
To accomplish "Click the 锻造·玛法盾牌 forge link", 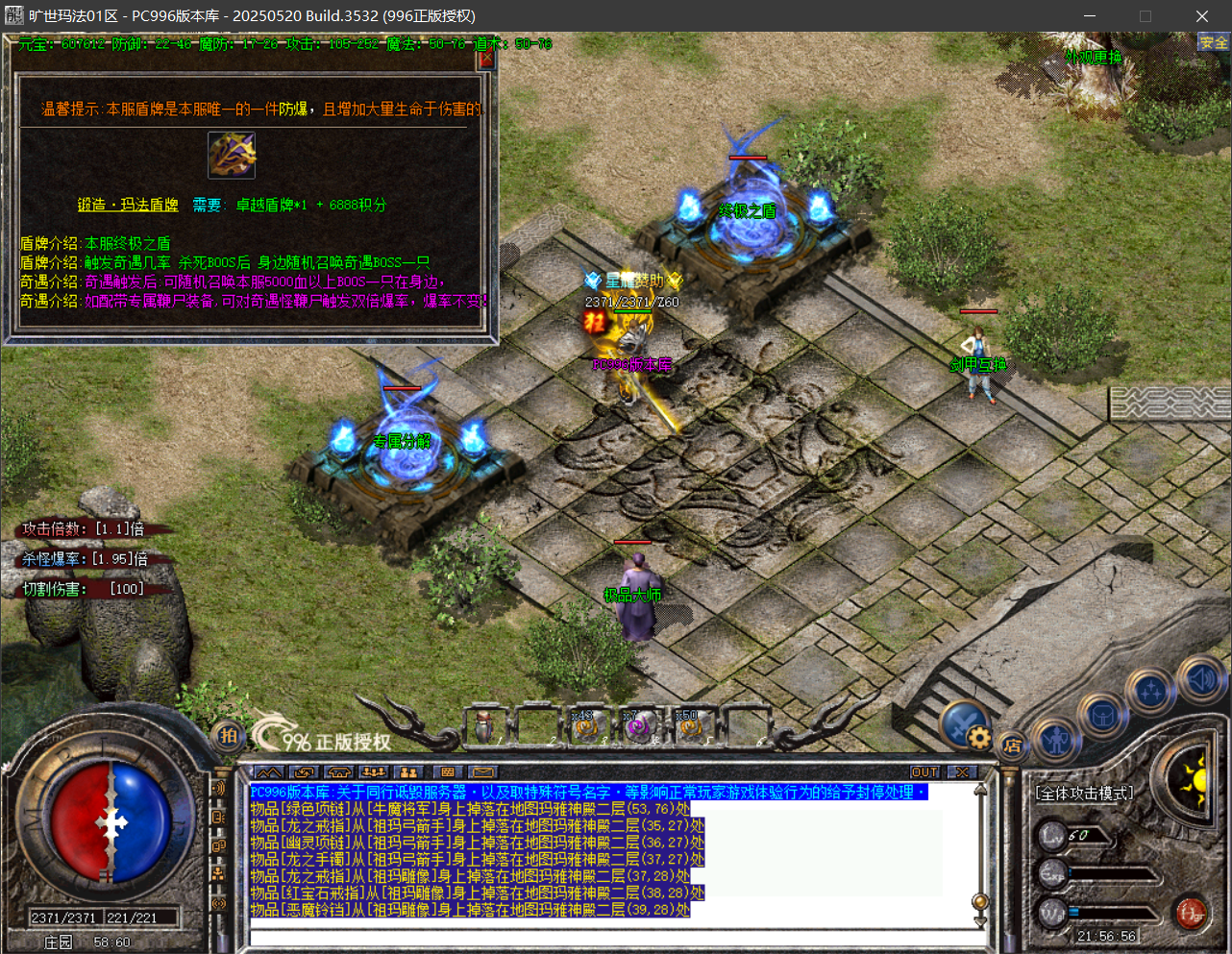I will tap(128, 205).
